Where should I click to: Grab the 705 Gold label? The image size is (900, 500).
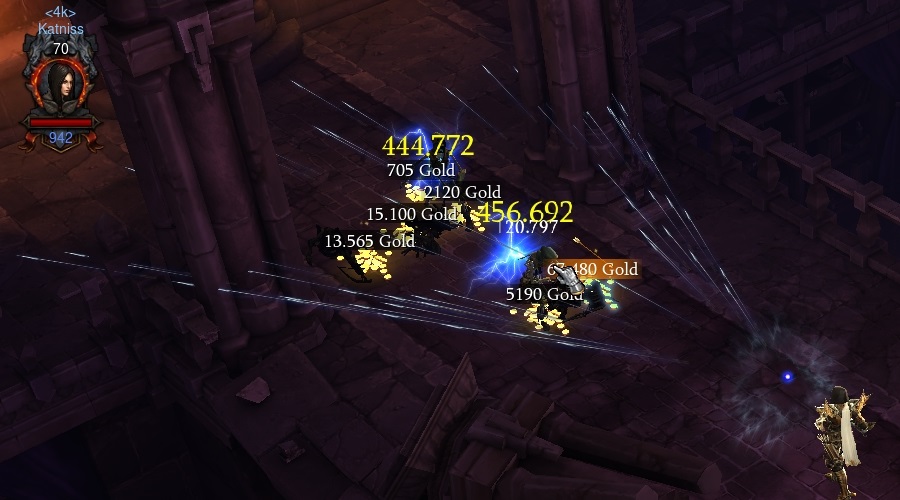420,170
